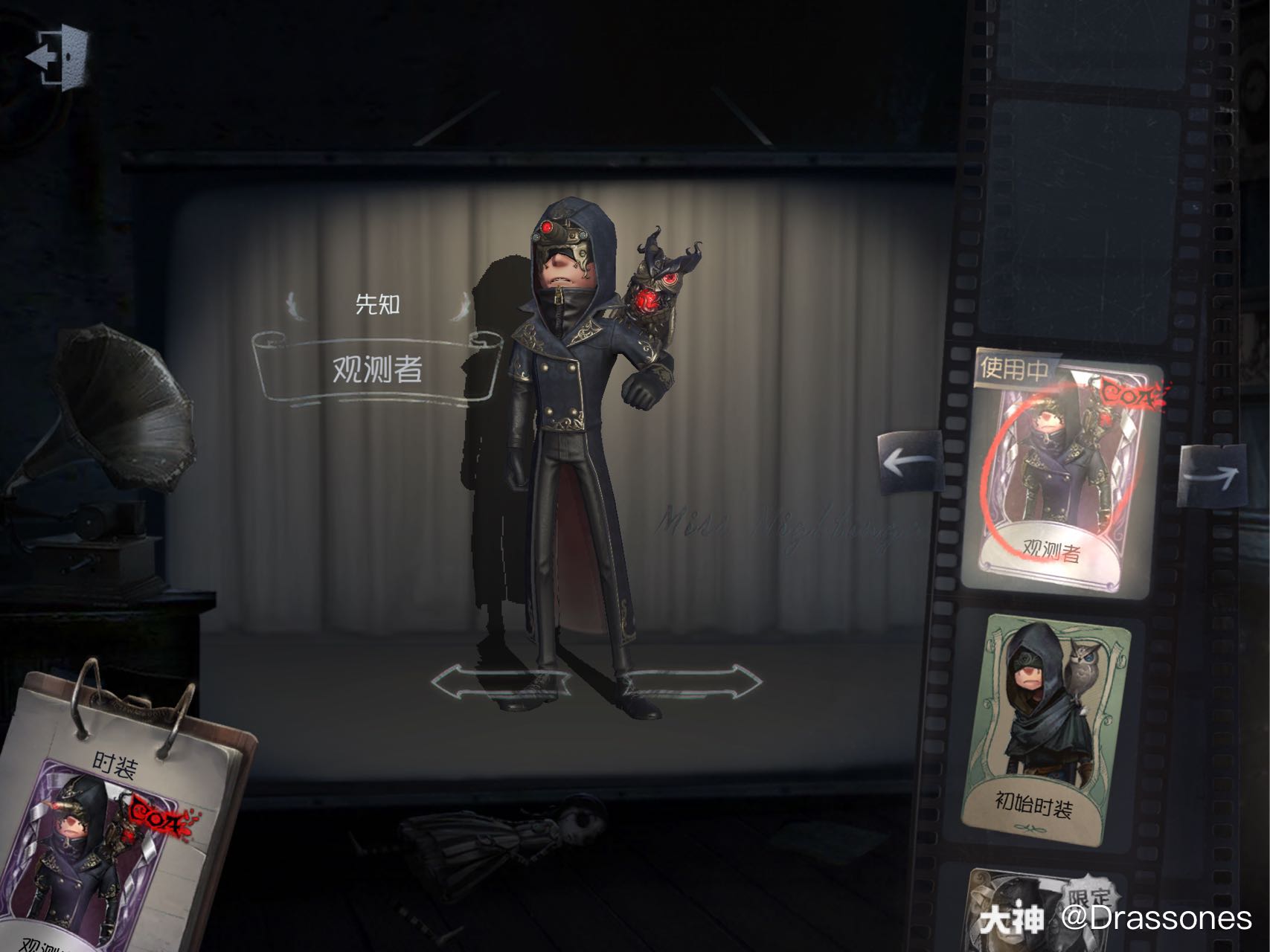Click the exit door icon top-left
The image size is (1270, 952).
58,56
